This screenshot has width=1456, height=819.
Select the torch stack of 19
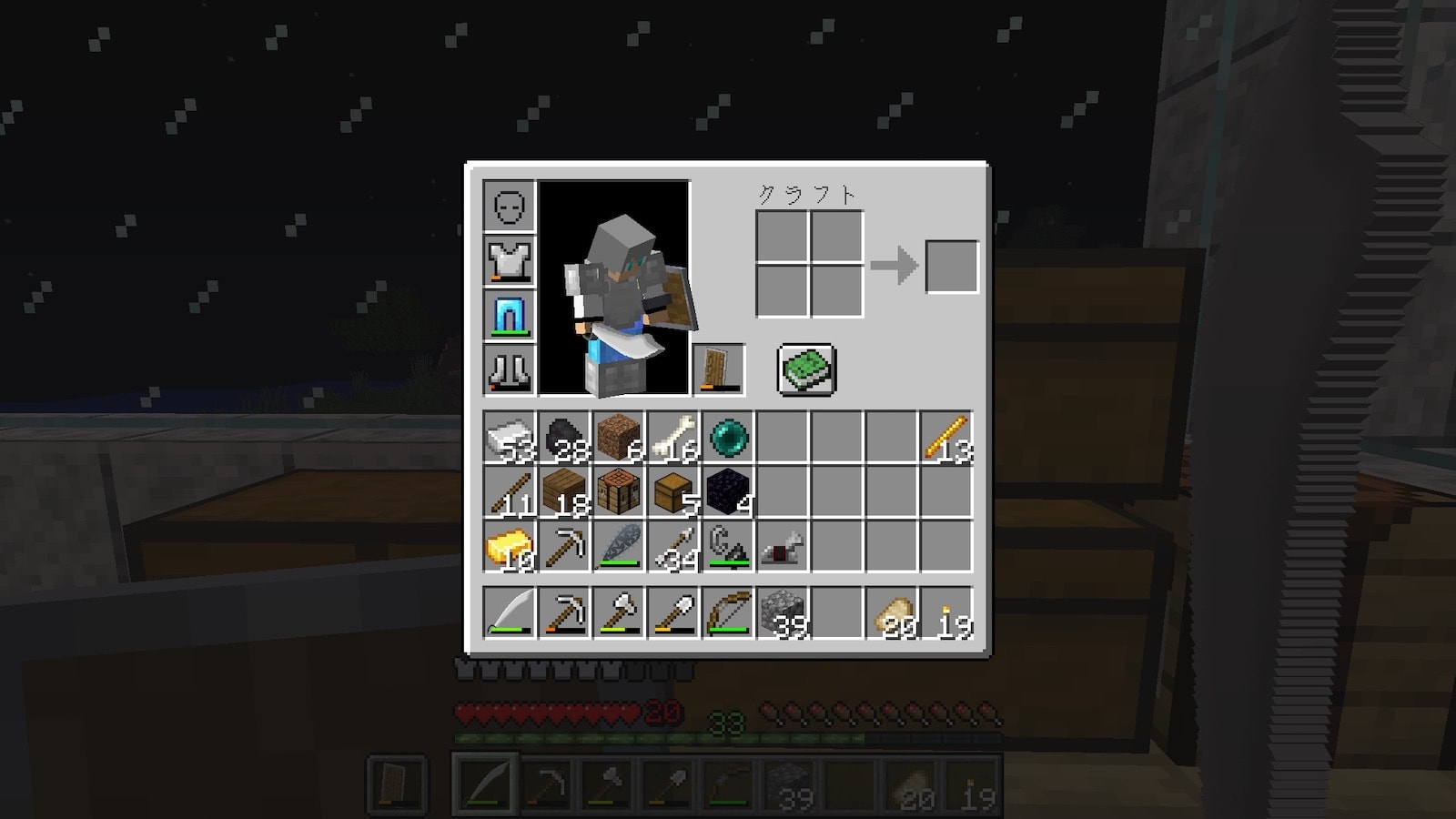pos(946,612)
